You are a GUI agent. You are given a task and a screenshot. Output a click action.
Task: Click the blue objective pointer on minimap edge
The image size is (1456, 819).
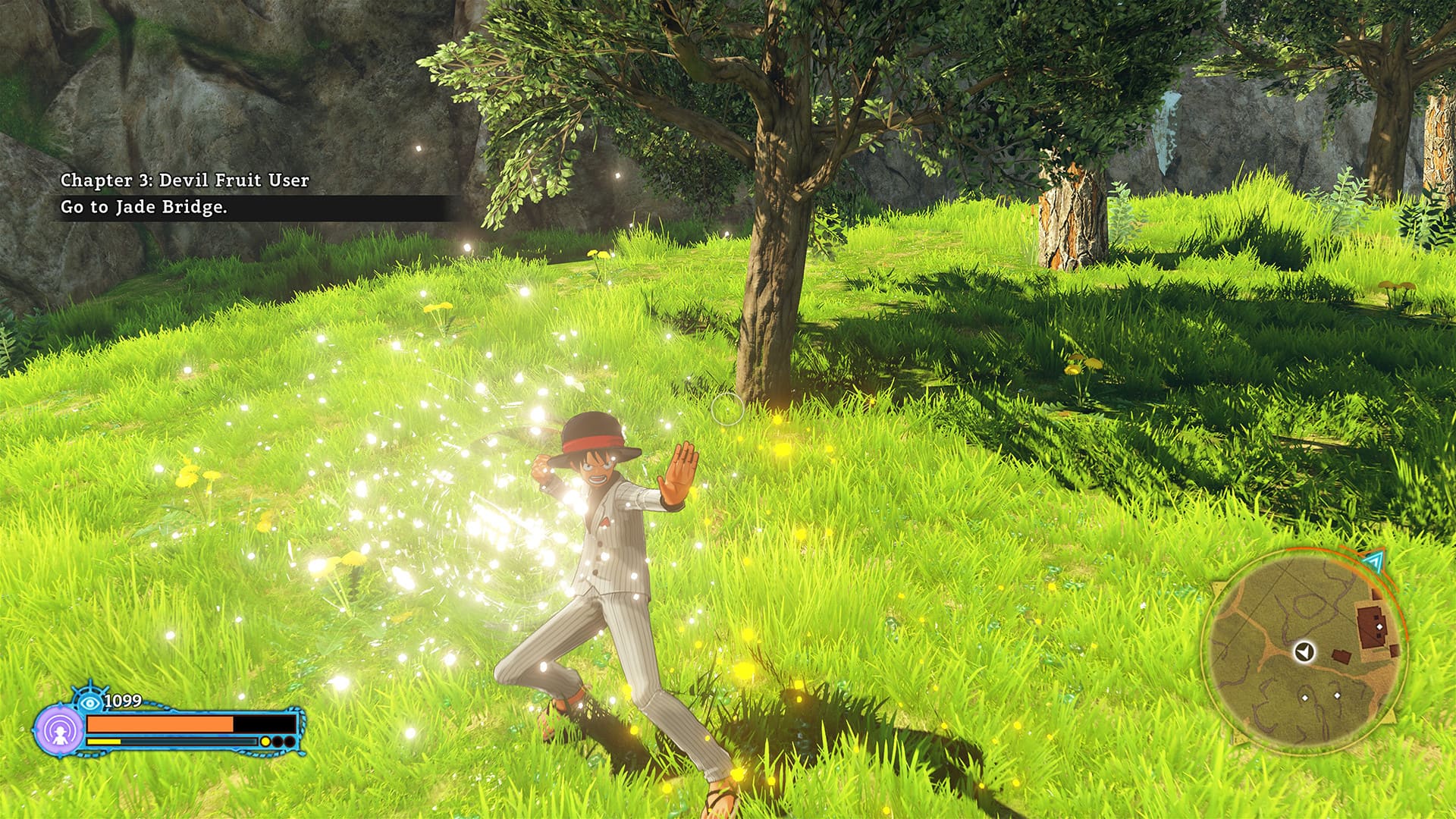pyautogui.click(x=1373, y=560)
